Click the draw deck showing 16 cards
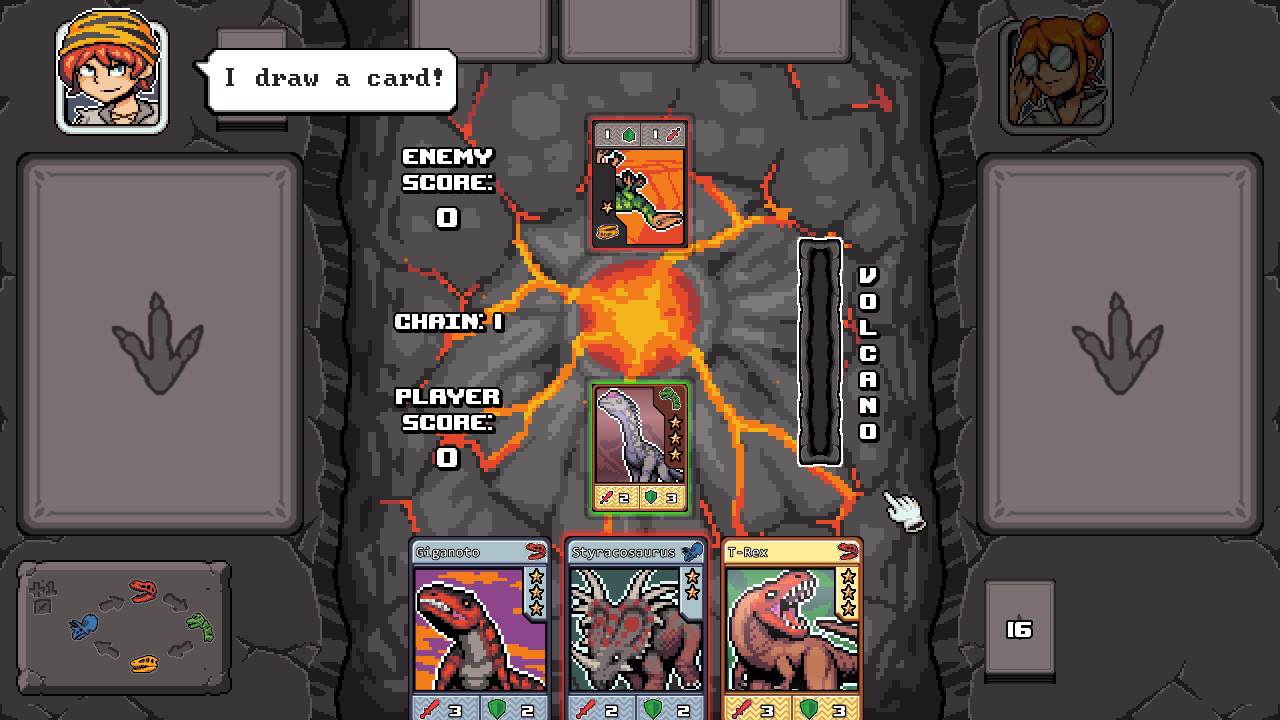 pos(1019,629)
